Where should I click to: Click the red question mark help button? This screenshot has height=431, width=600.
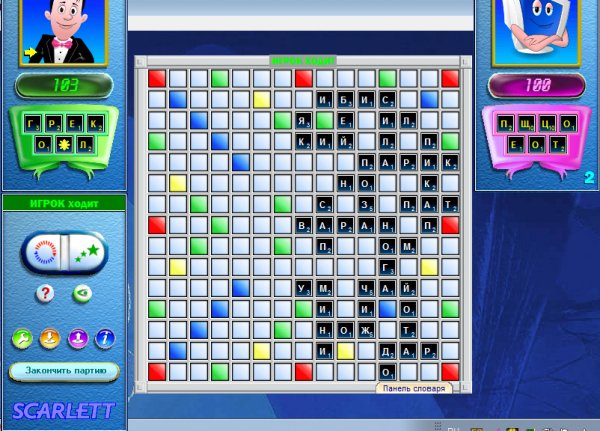click(x=45, y=293)
